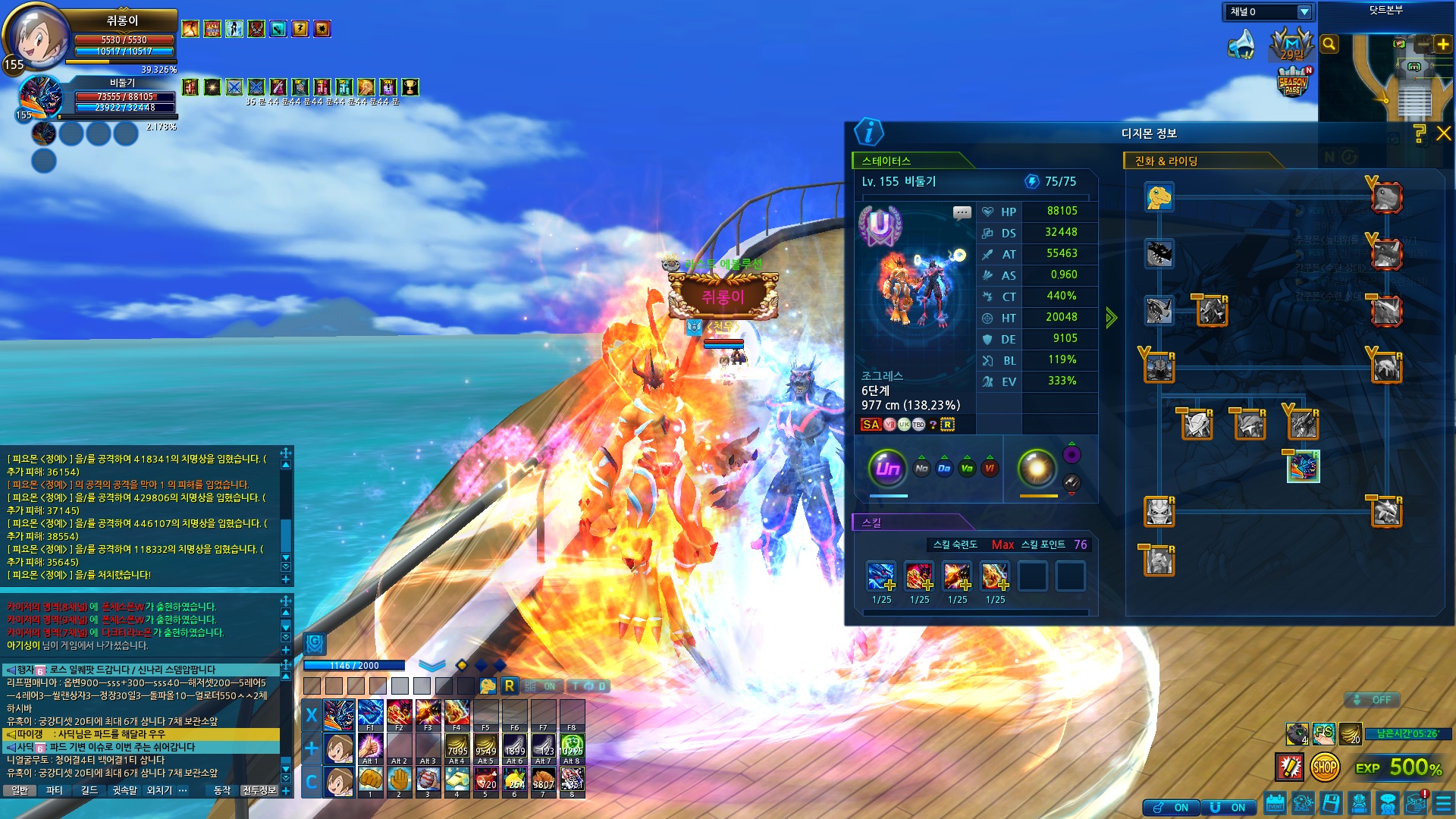Use the F1 Digimon skill slot

tap(370, 714)
